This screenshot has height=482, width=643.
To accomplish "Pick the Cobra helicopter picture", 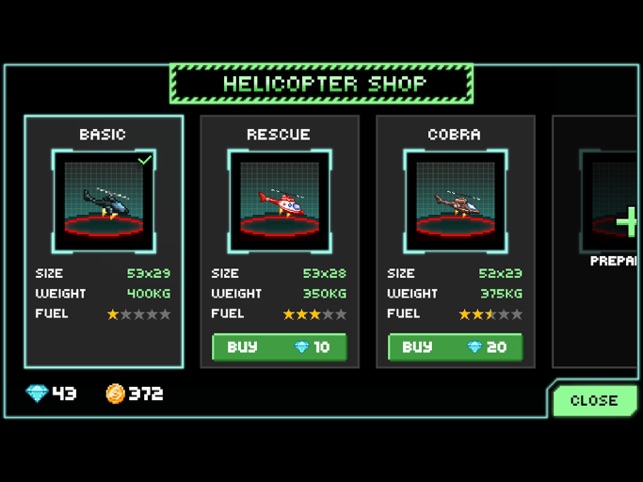I will (455, 201).
